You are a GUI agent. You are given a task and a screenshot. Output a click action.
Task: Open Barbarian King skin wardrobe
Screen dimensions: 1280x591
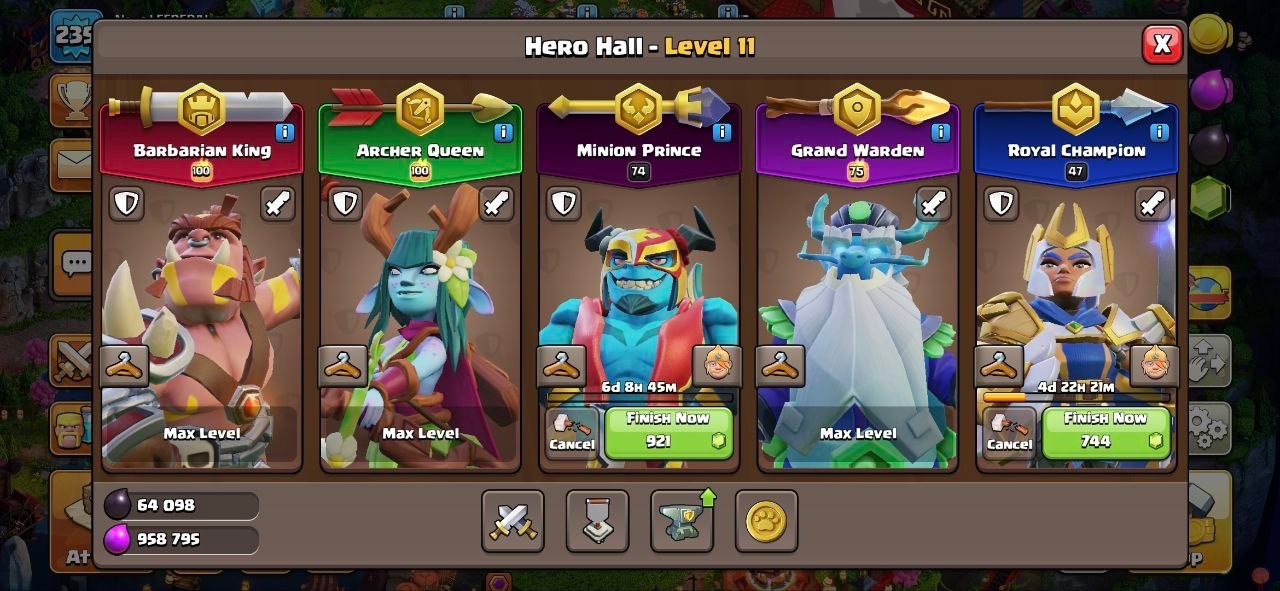125,366
